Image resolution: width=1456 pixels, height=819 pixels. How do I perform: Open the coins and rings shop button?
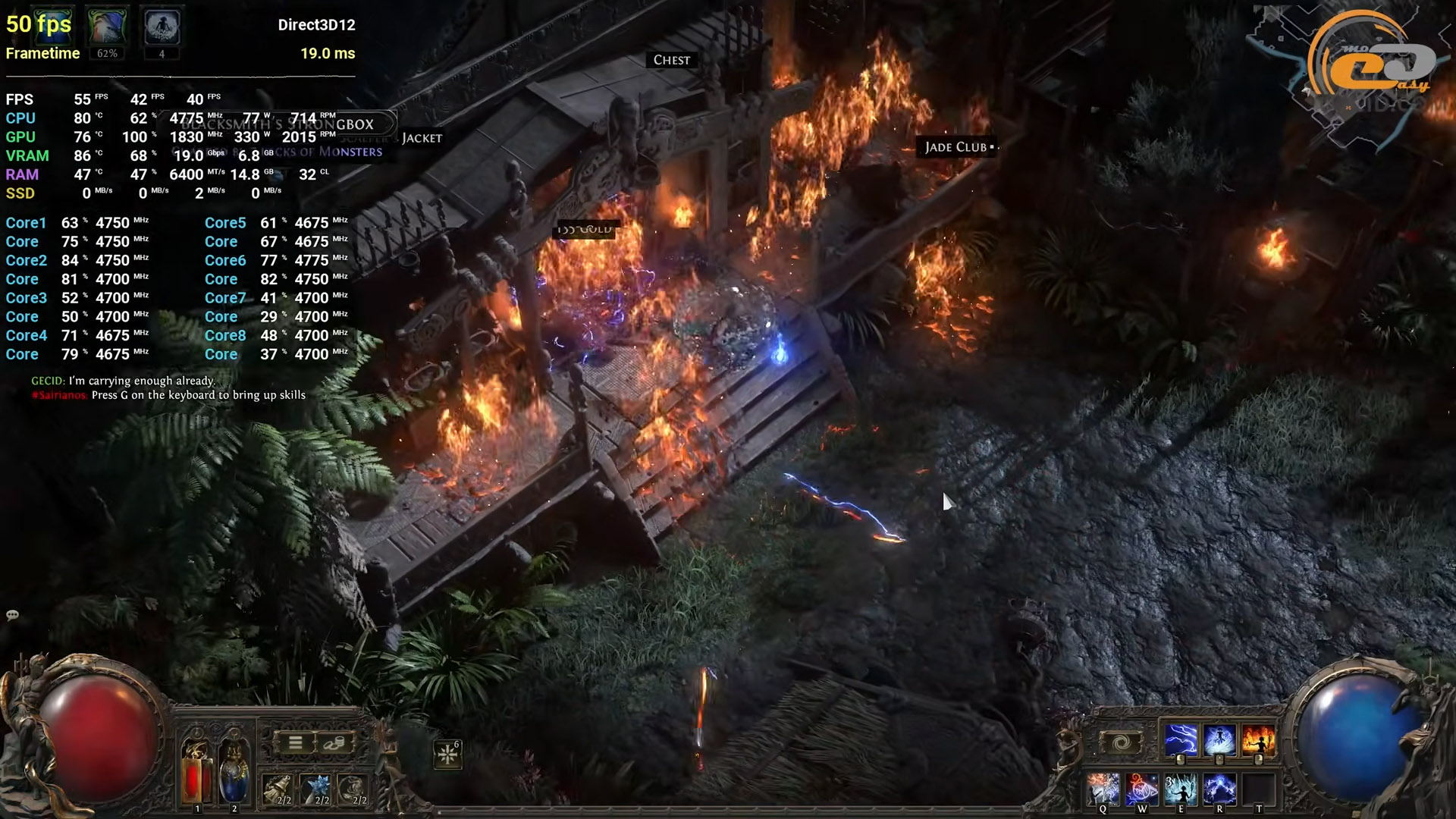coord(334,743)
